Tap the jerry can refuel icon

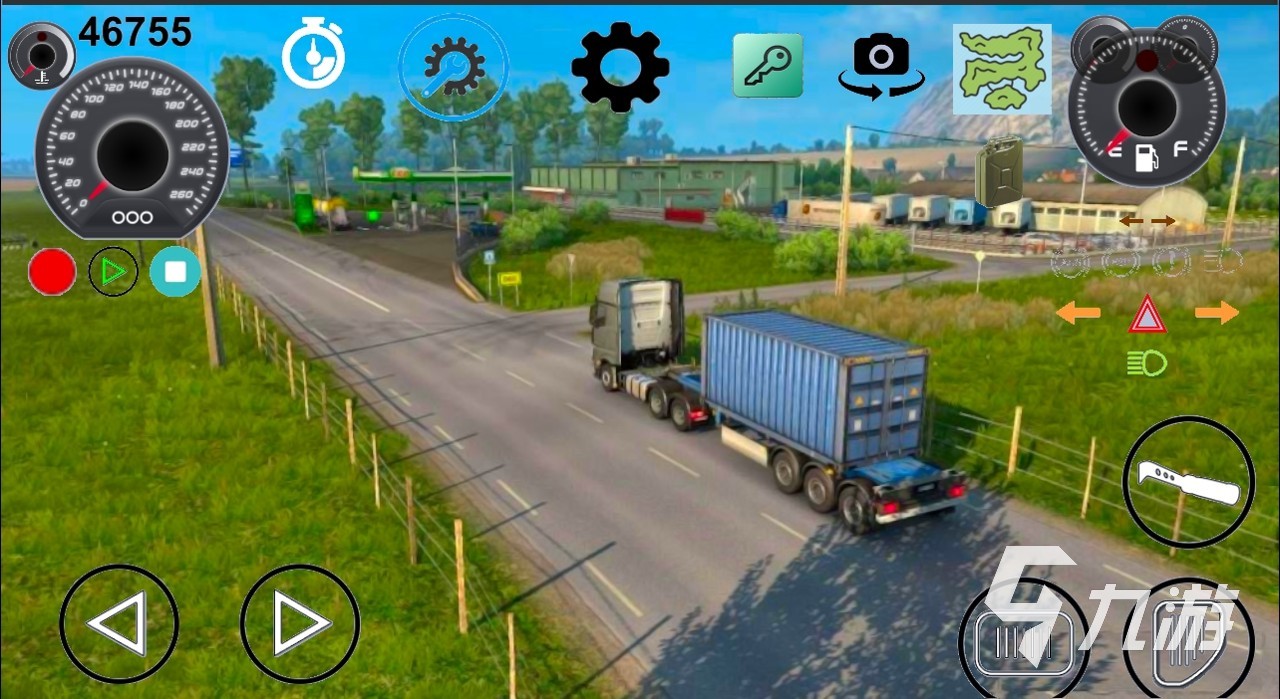coord(998,172)
